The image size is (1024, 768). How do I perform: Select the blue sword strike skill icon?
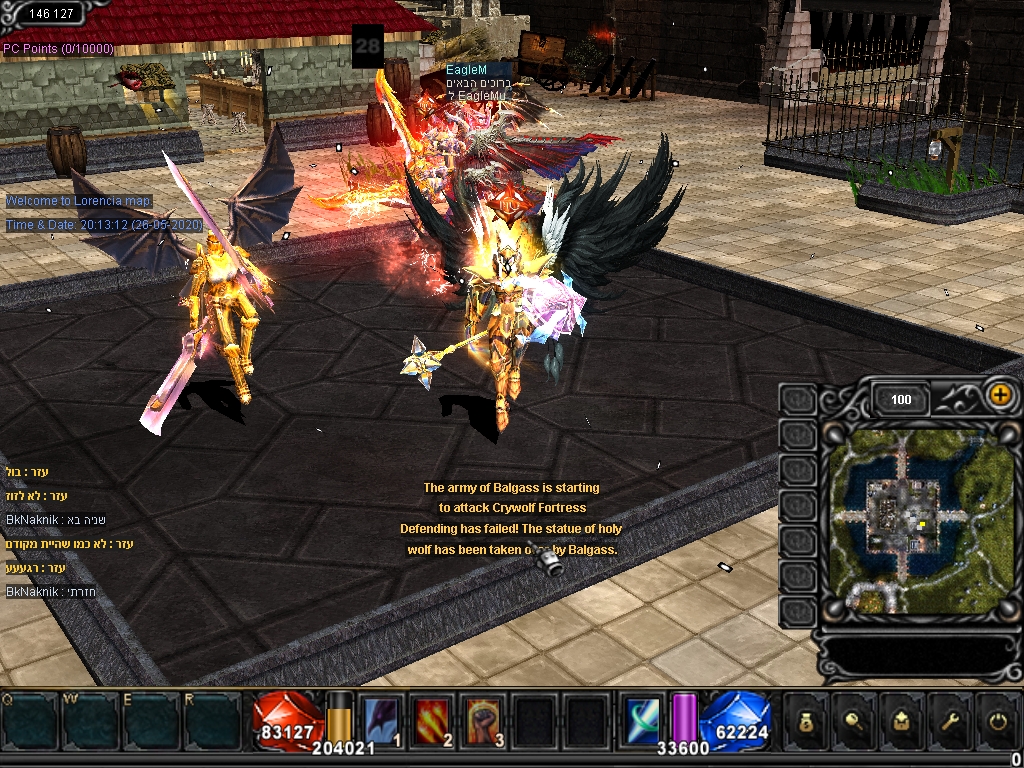click(x=642, y=719)
